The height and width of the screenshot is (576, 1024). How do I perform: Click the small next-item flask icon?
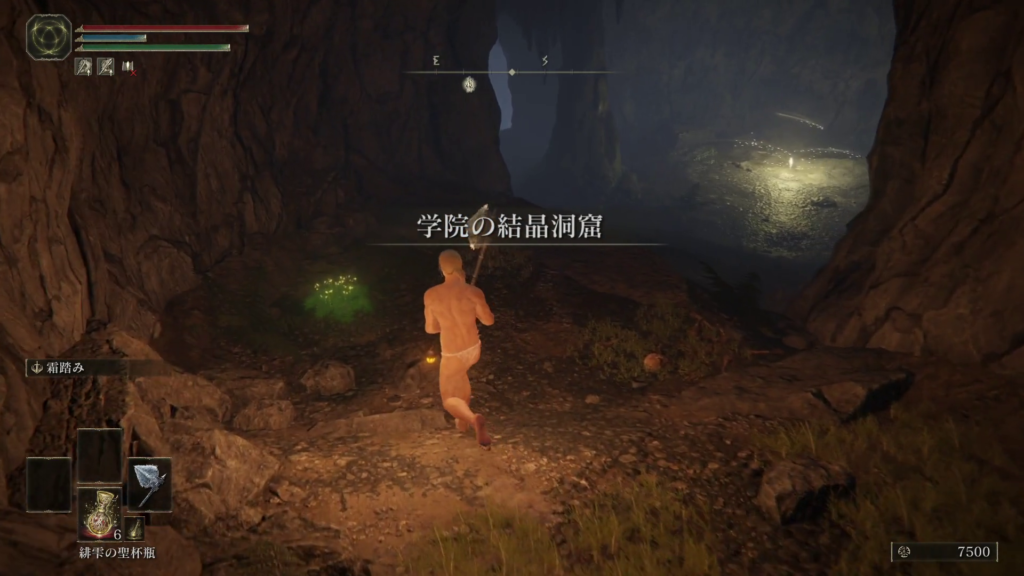click(x=134, y=528)
